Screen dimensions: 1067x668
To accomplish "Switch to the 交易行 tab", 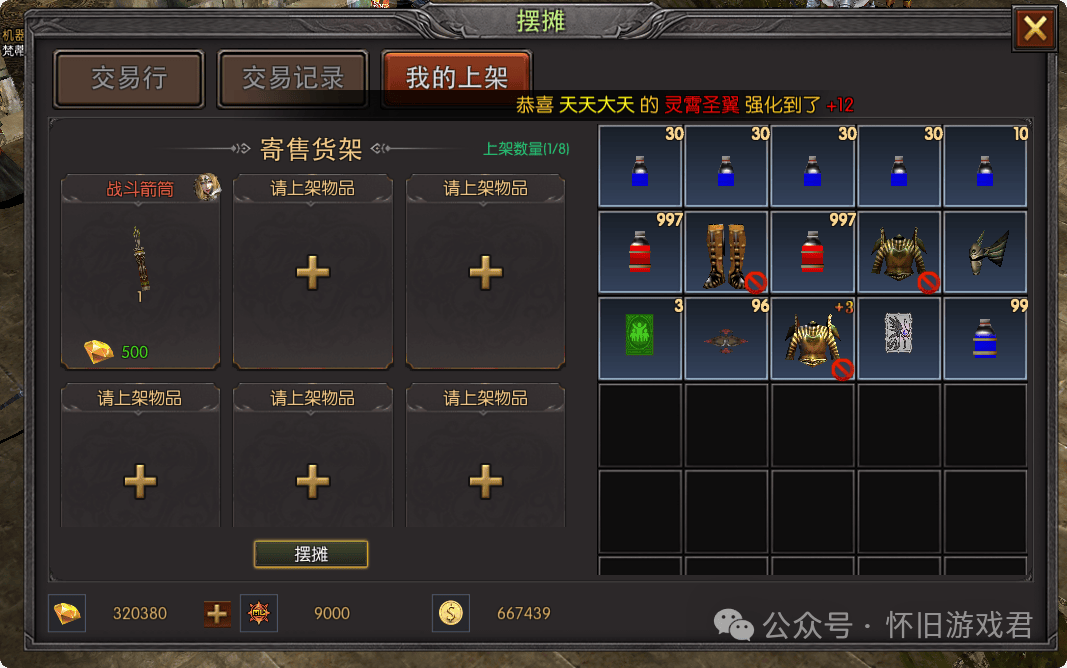I will (129, 78).
